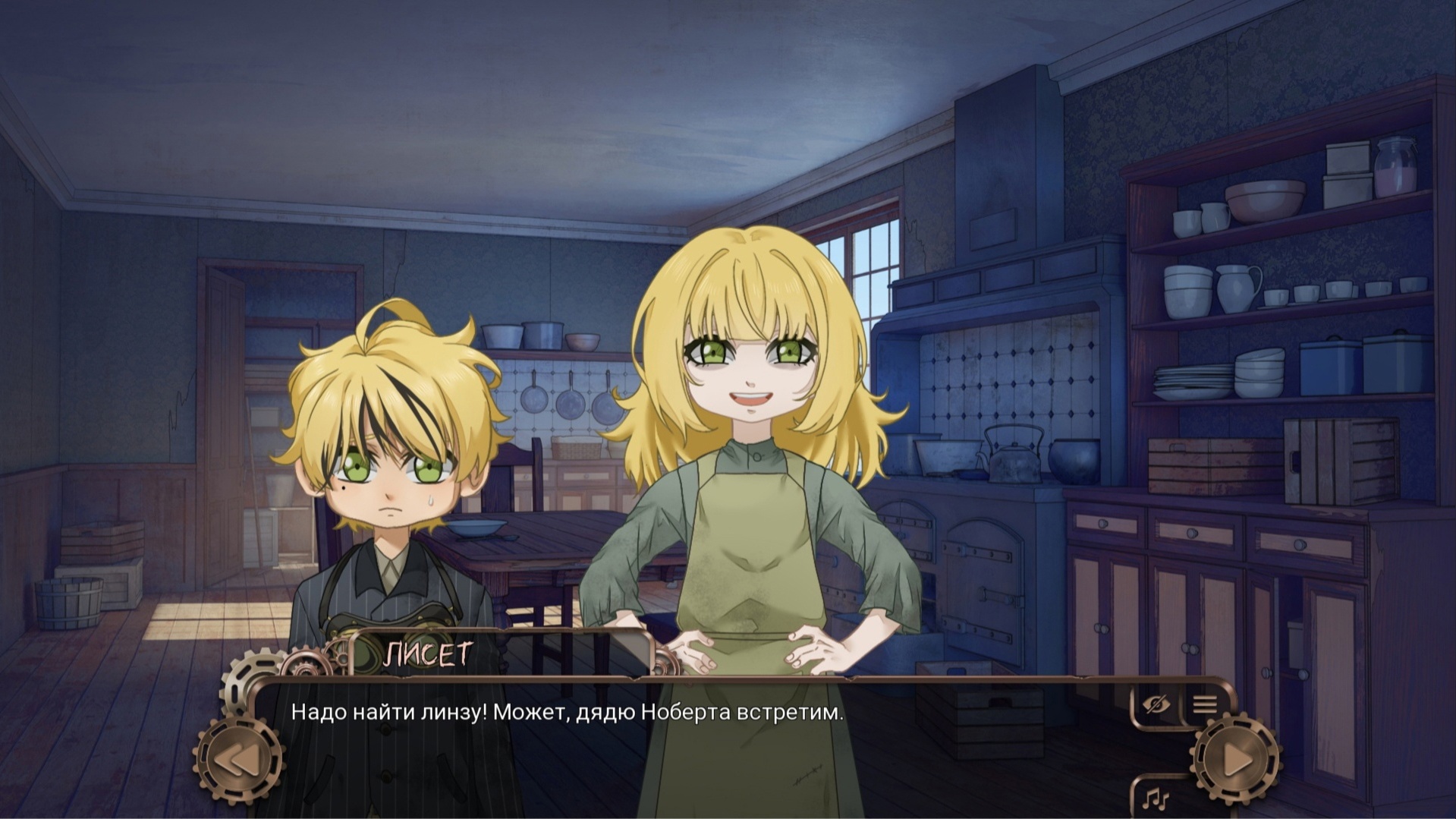
Task: Go back using the rewind gear button
Action: (x=238, y=760)
